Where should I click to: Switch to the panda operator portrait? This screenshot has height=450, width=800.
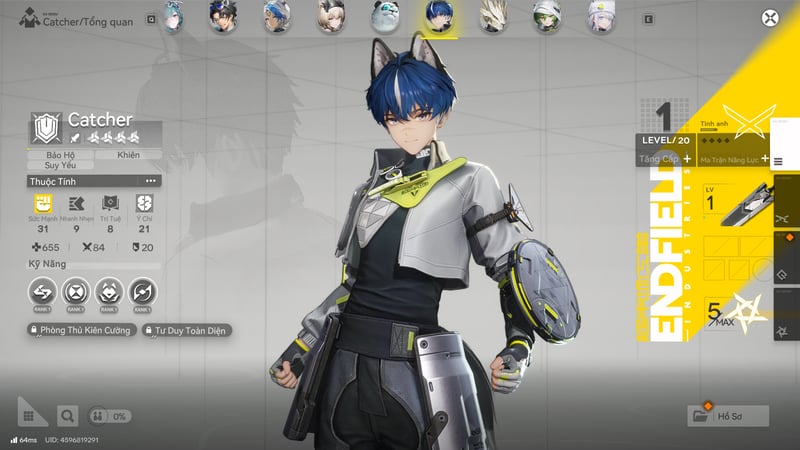pyautogui.click(x=384, y=14)
